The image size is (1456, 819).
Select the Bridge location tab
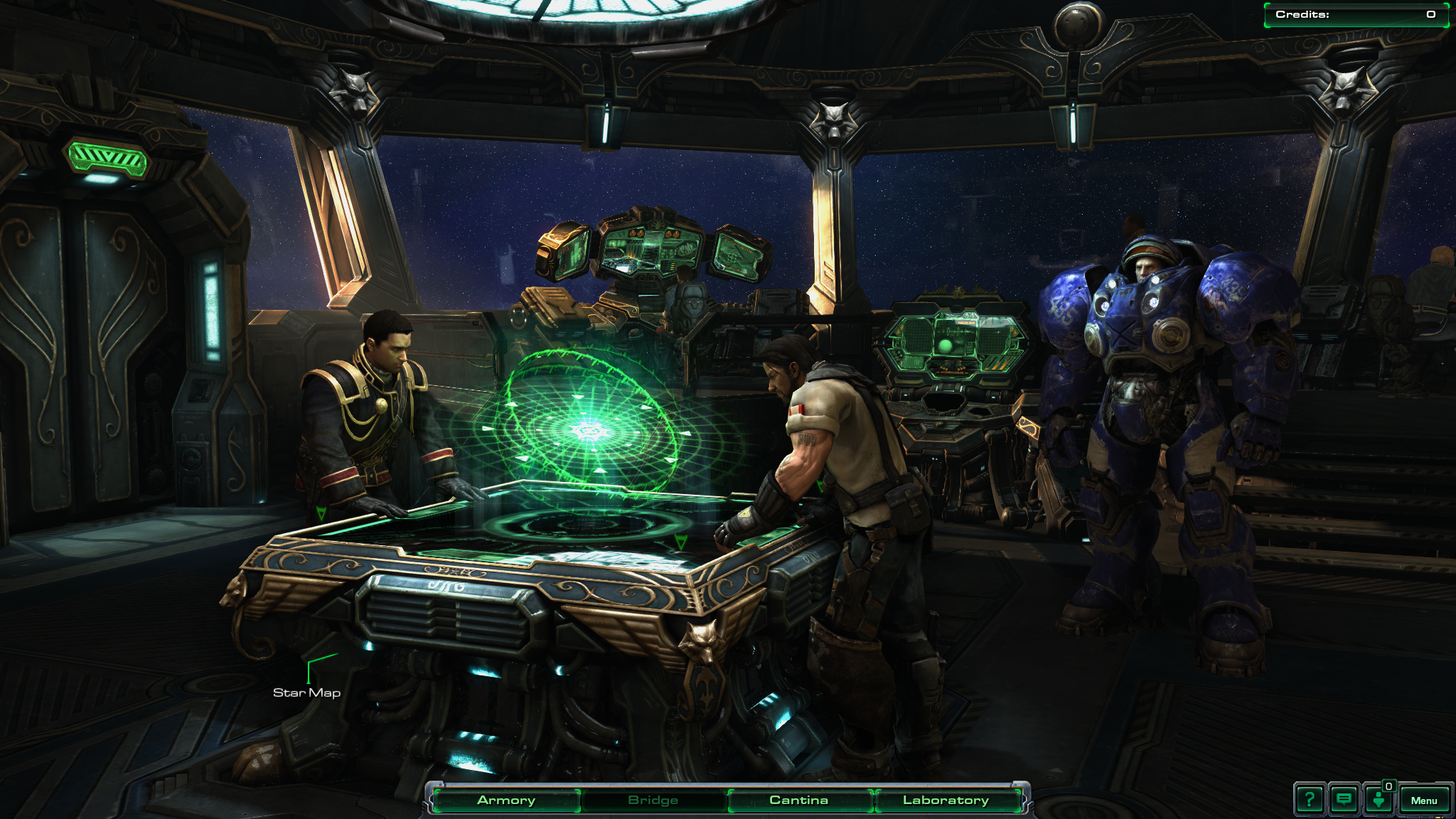pos(653,801)
